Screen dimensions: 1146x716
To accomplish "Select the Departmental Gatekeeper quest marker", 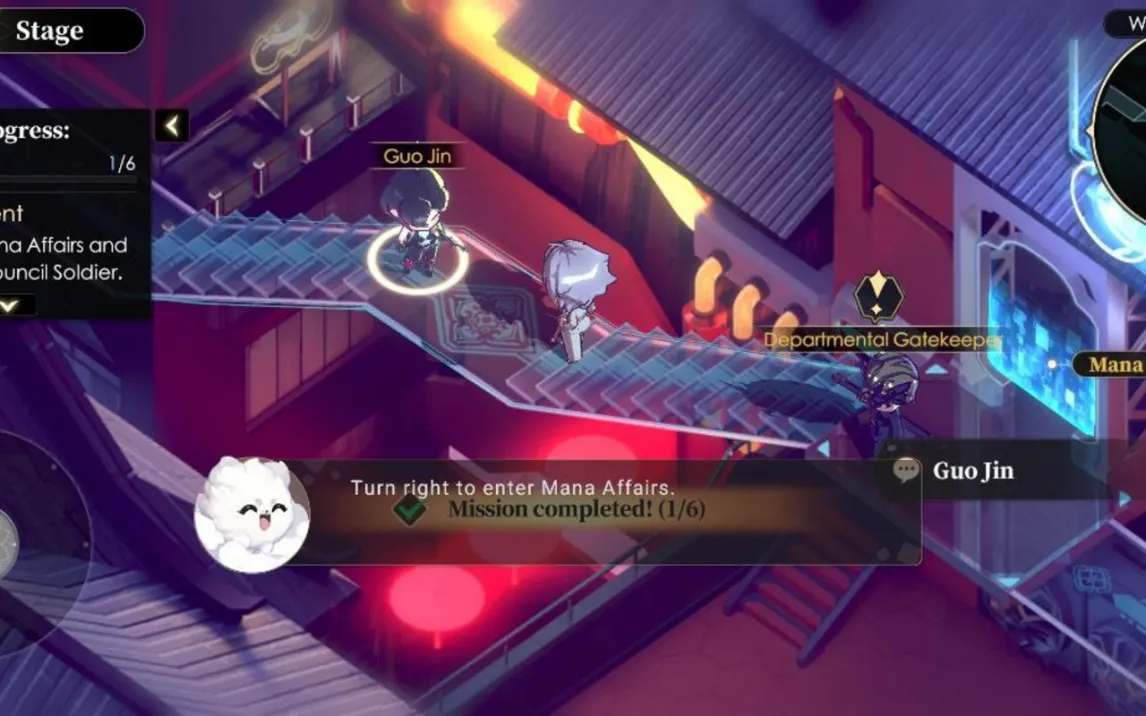I will point(879,297).
